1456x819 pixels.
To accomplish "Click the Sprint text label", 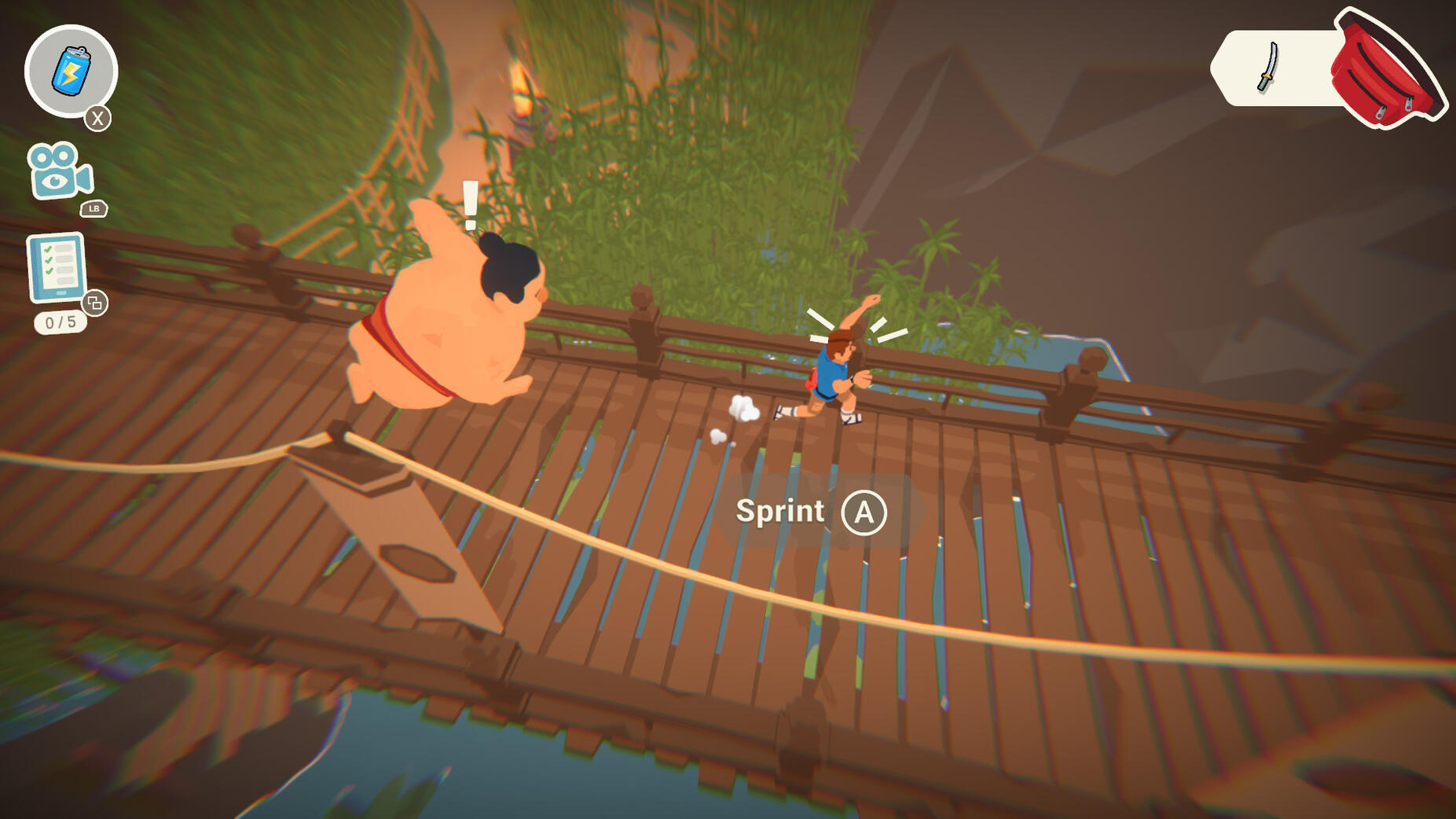I will [x=779, y=512].
